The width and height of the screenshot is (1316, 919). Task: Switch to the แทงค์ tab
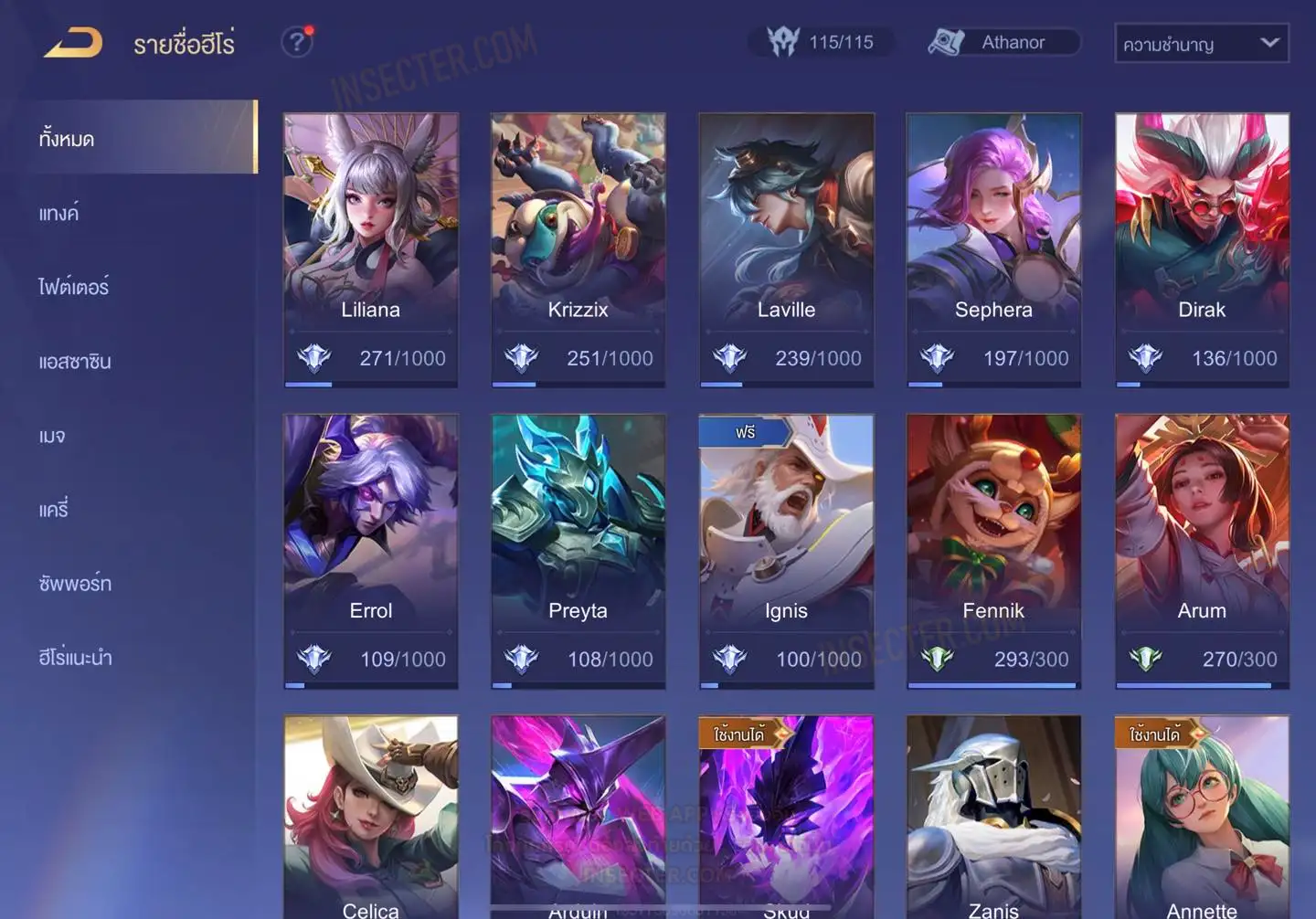click(x=58, y=213)
